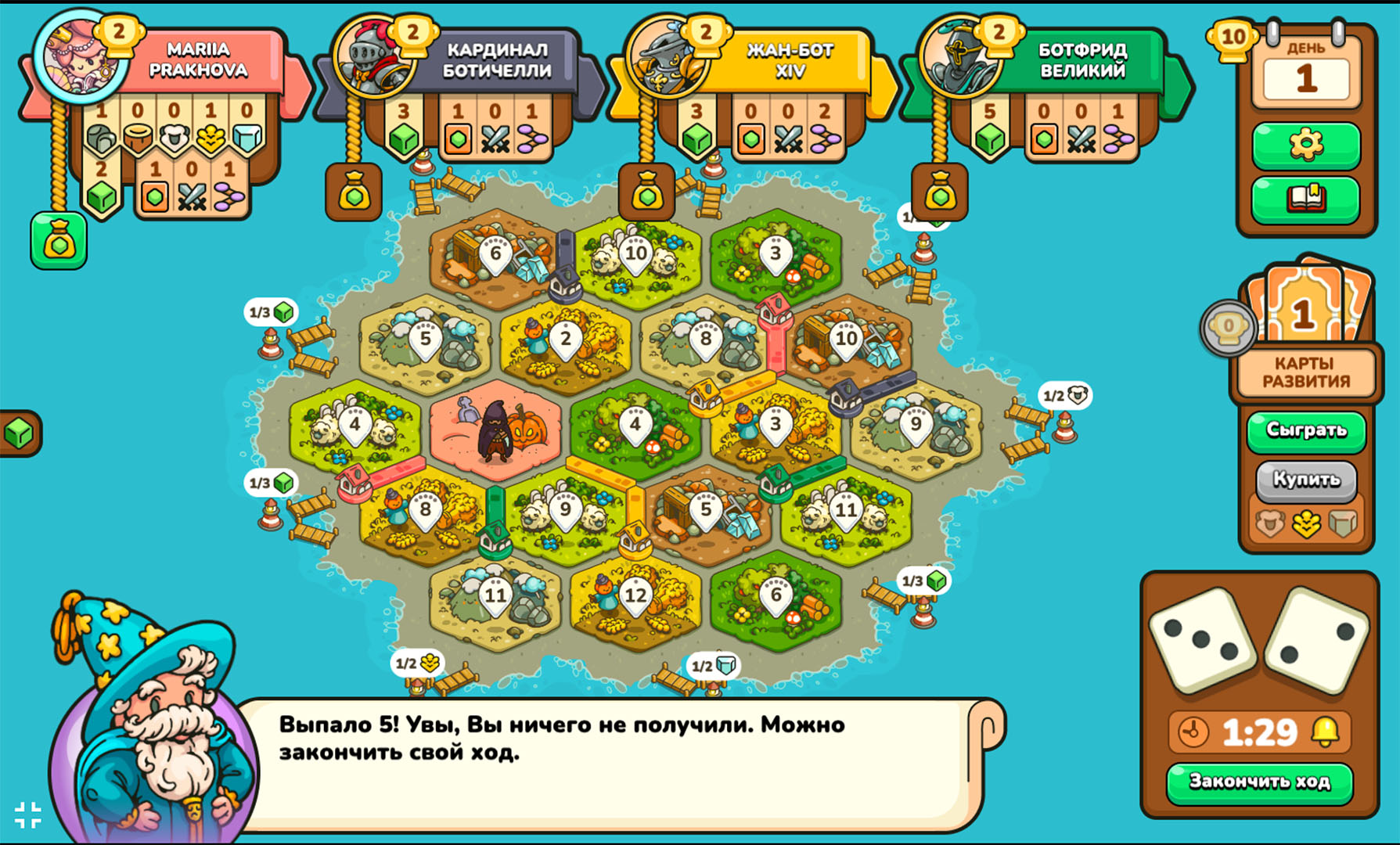Open trade bag under Кардинал Ботичелли
1400x845 pixels.
[354, 192]
